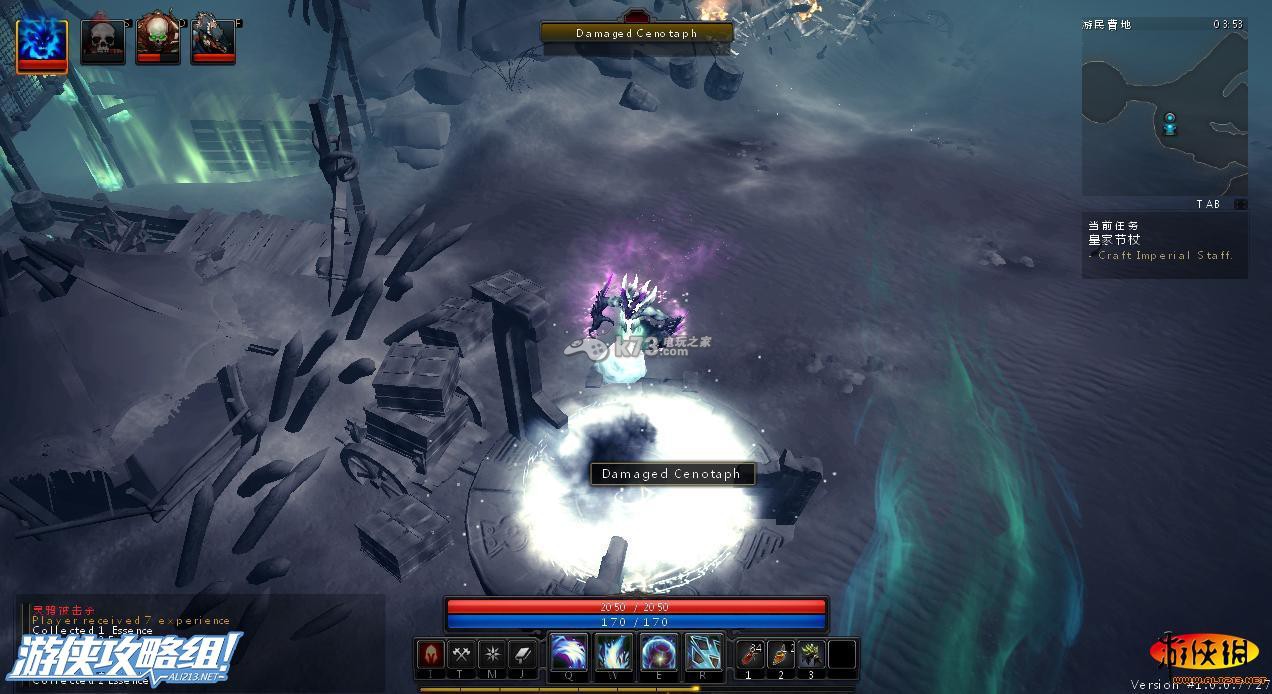Click the small expand button beside TAB
This screenshot has height=694, width=1272.
coord(1240,204)
